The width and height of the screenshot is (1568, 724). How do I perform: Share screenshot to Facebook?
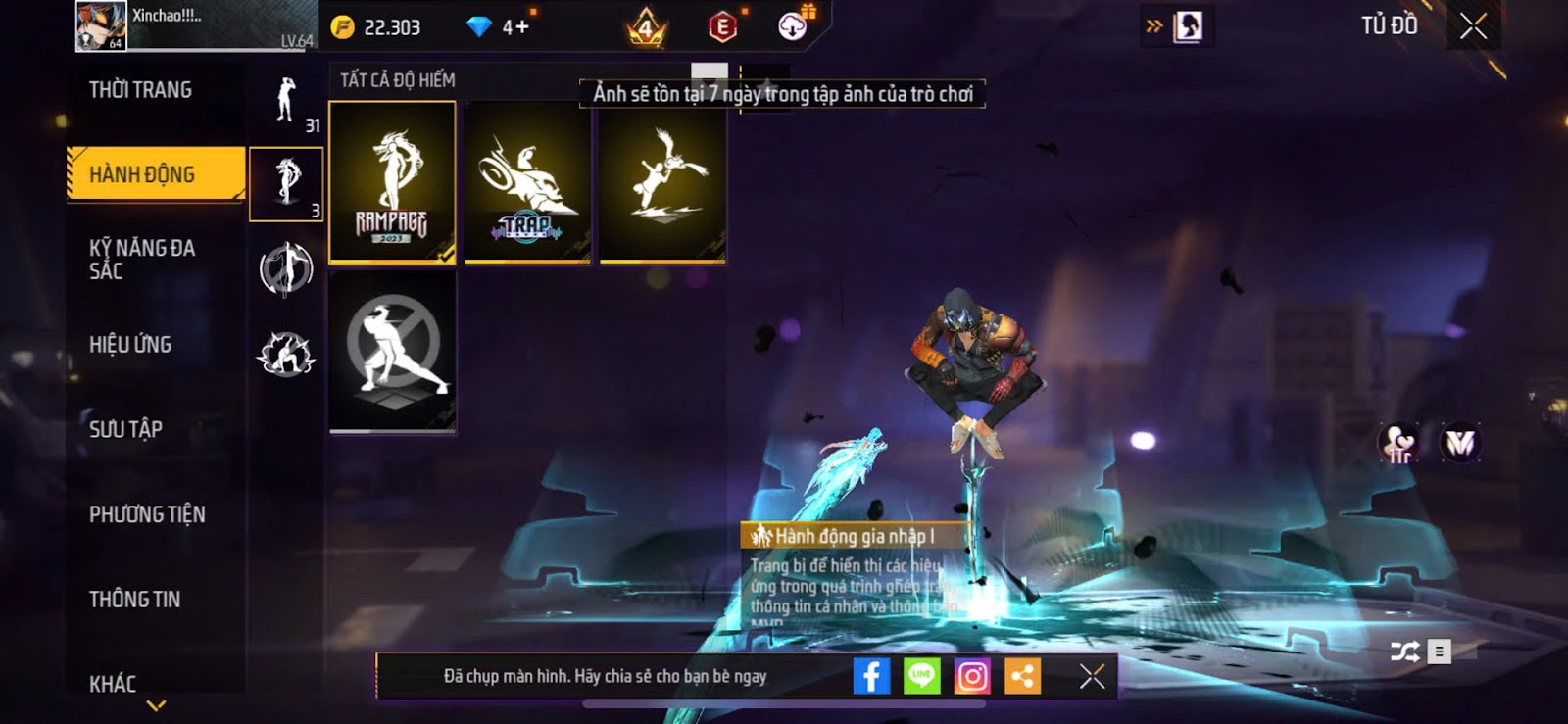(871, 676)
